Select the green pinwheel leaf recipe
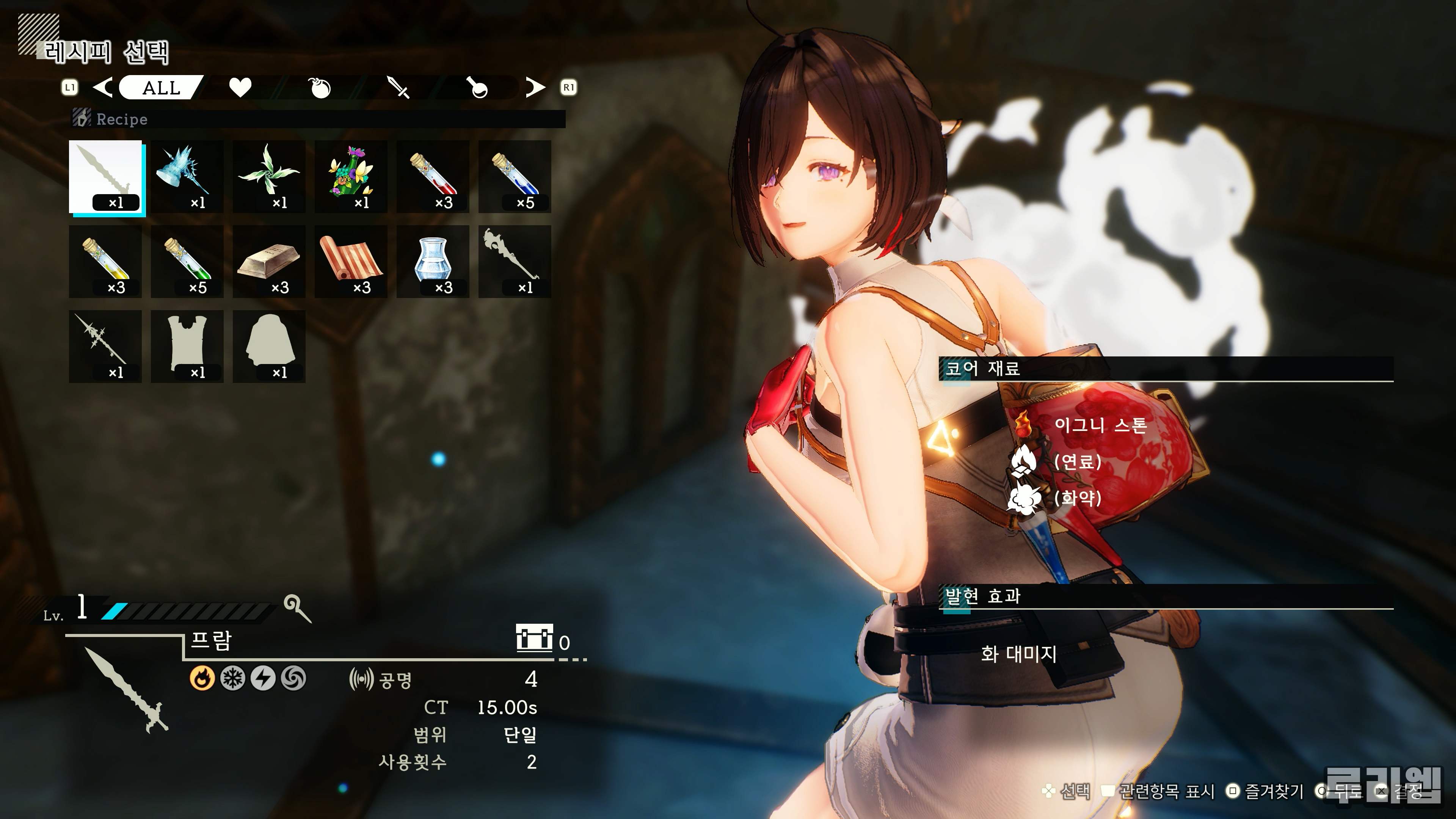Viewport: 1456px width, 819px height. coord(269,176)
